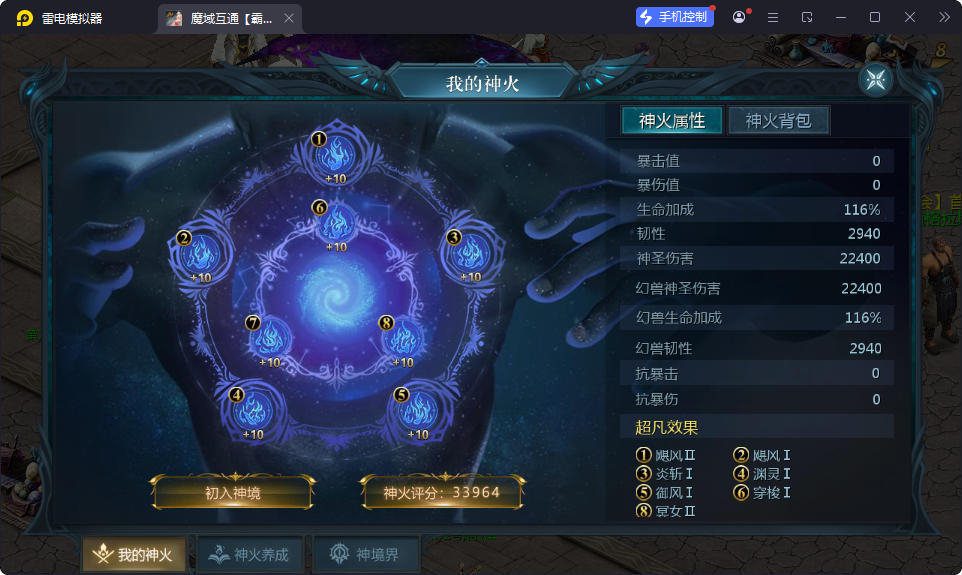Open the 神境界 section

(365, 555)
